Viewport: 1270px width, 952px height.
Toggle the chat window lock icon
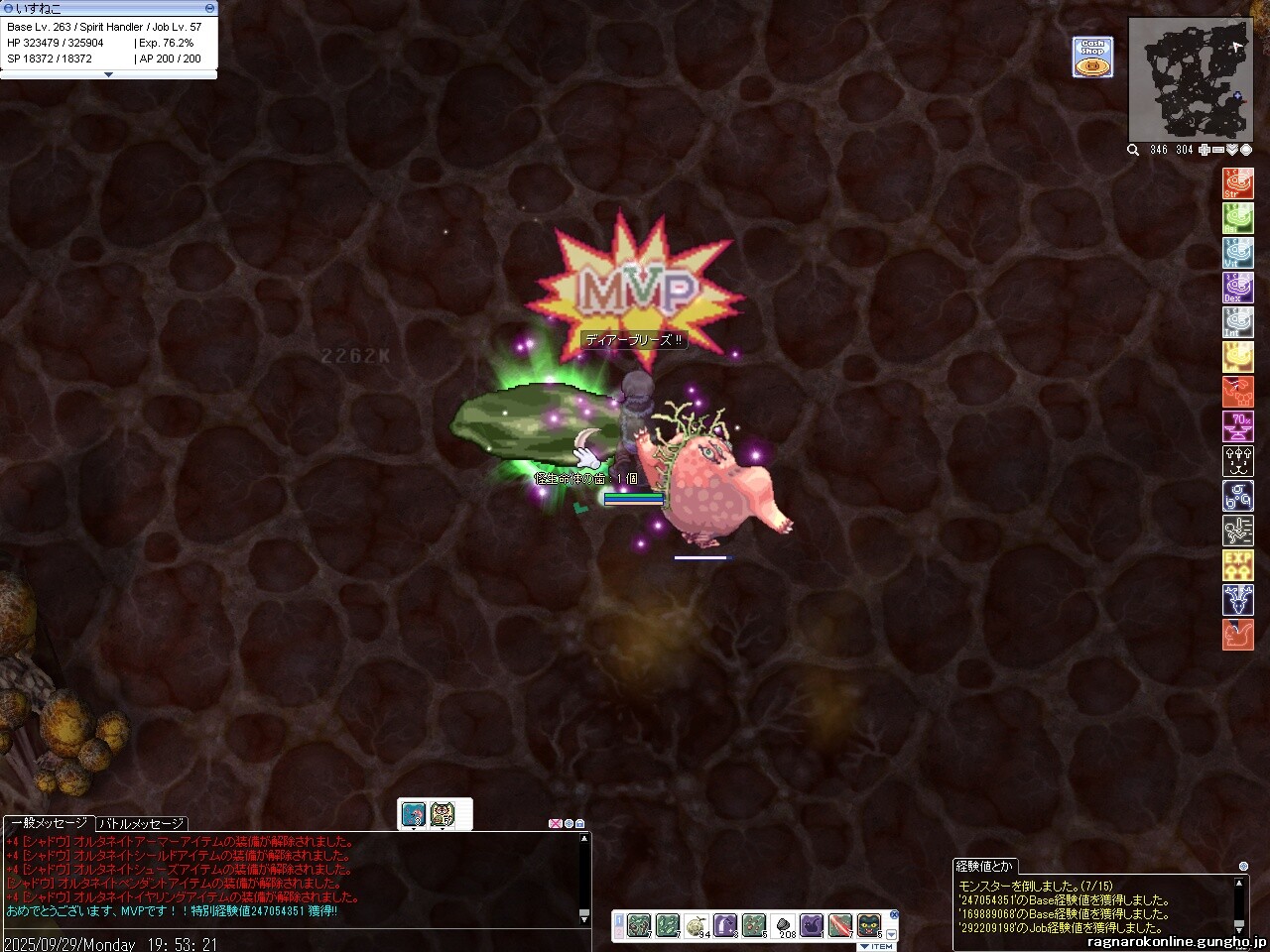[580, 823]
